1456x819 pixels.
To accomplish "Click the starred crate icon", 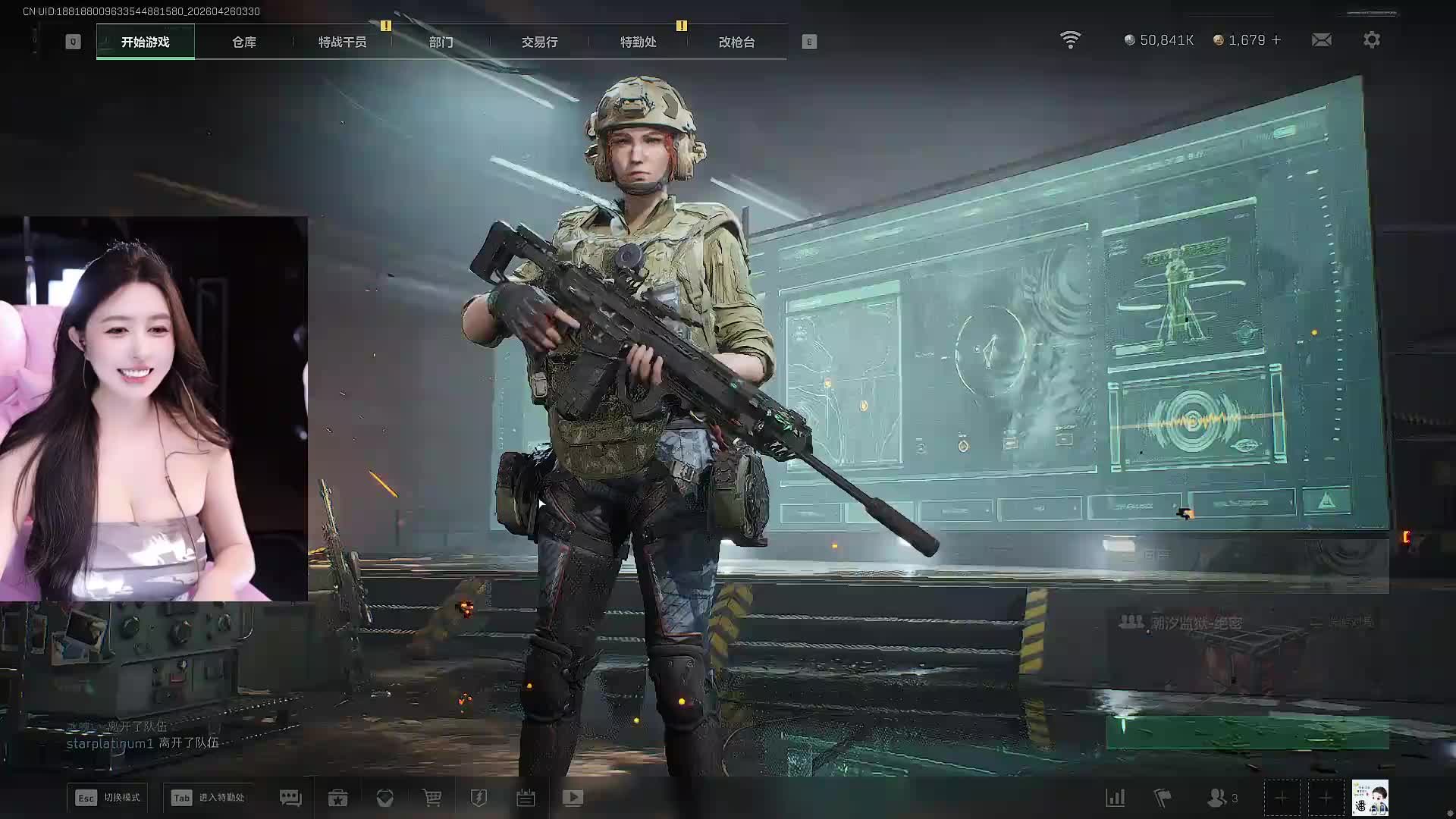I will coord(337,798).
